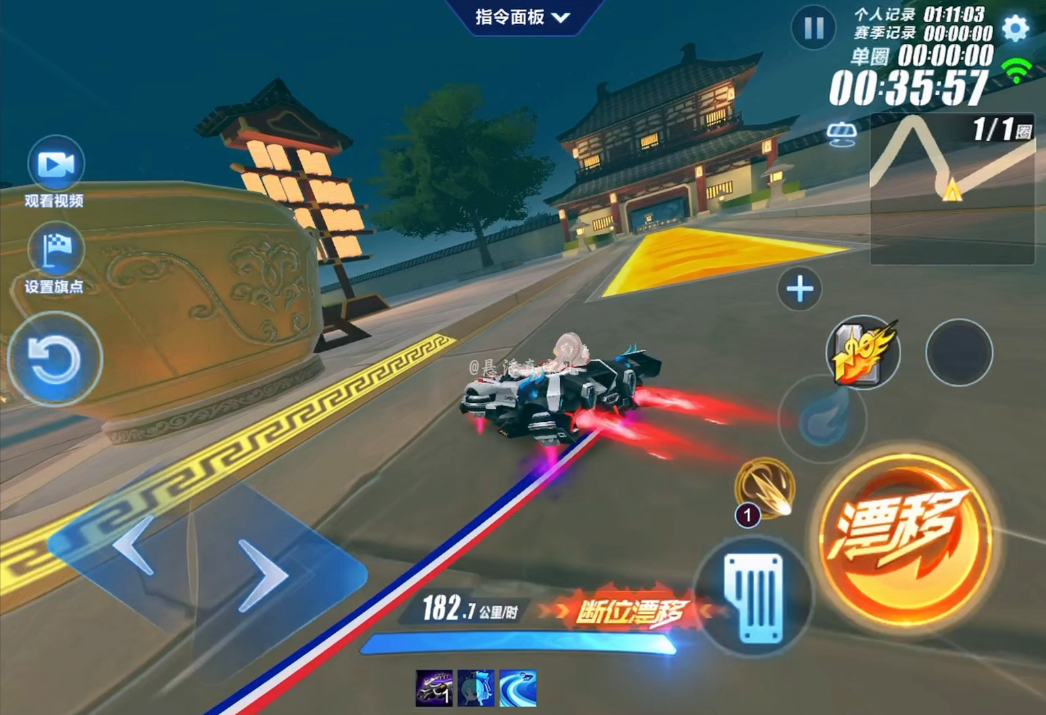Viewport: 1046px width, 715px height.
Task: Tap the 观看视频 watch video button
Action: [55, 165]
